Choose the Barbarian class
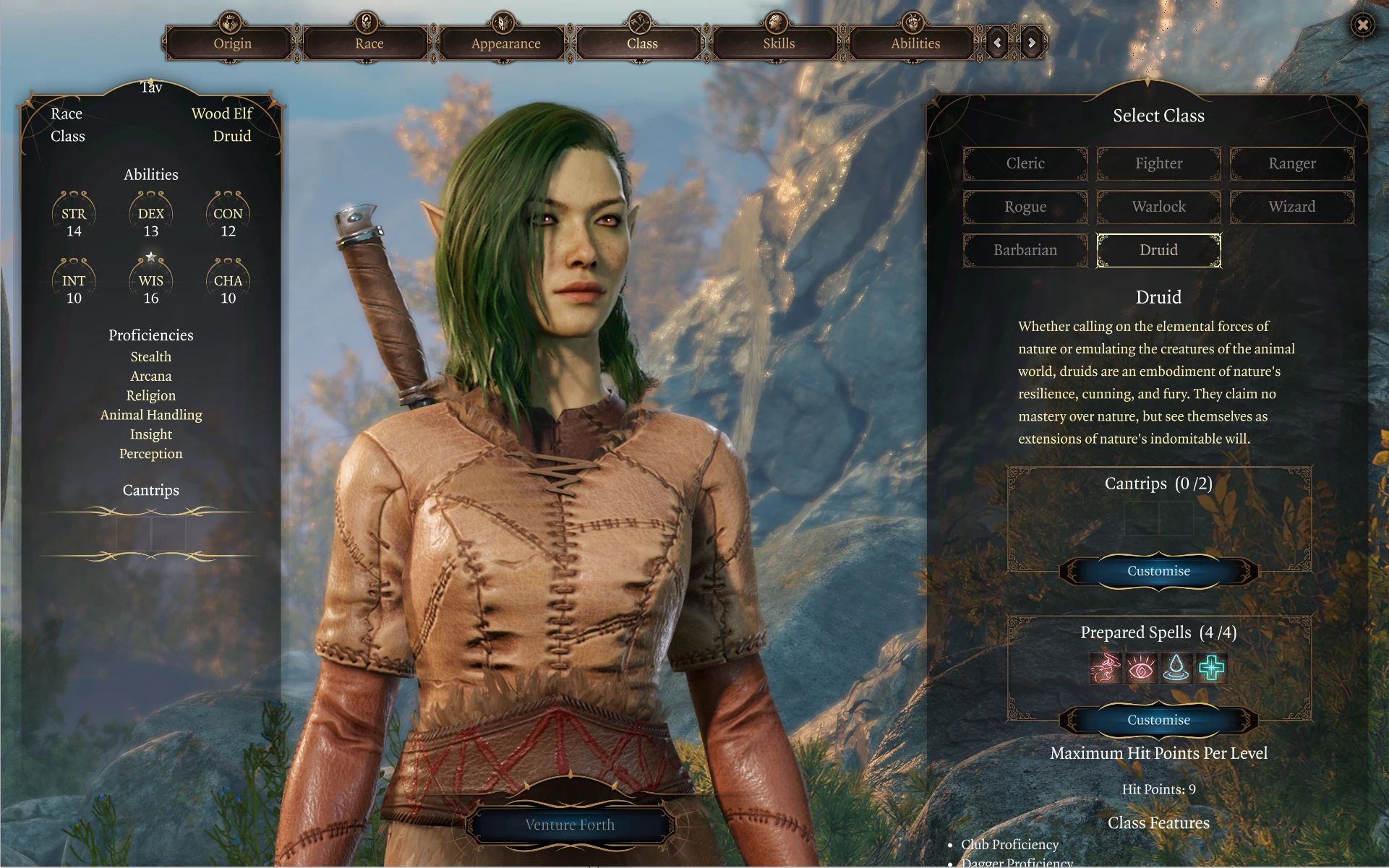Image resolution: width=1389 pixels, height=868 pixels. (x=1025, y=250)
